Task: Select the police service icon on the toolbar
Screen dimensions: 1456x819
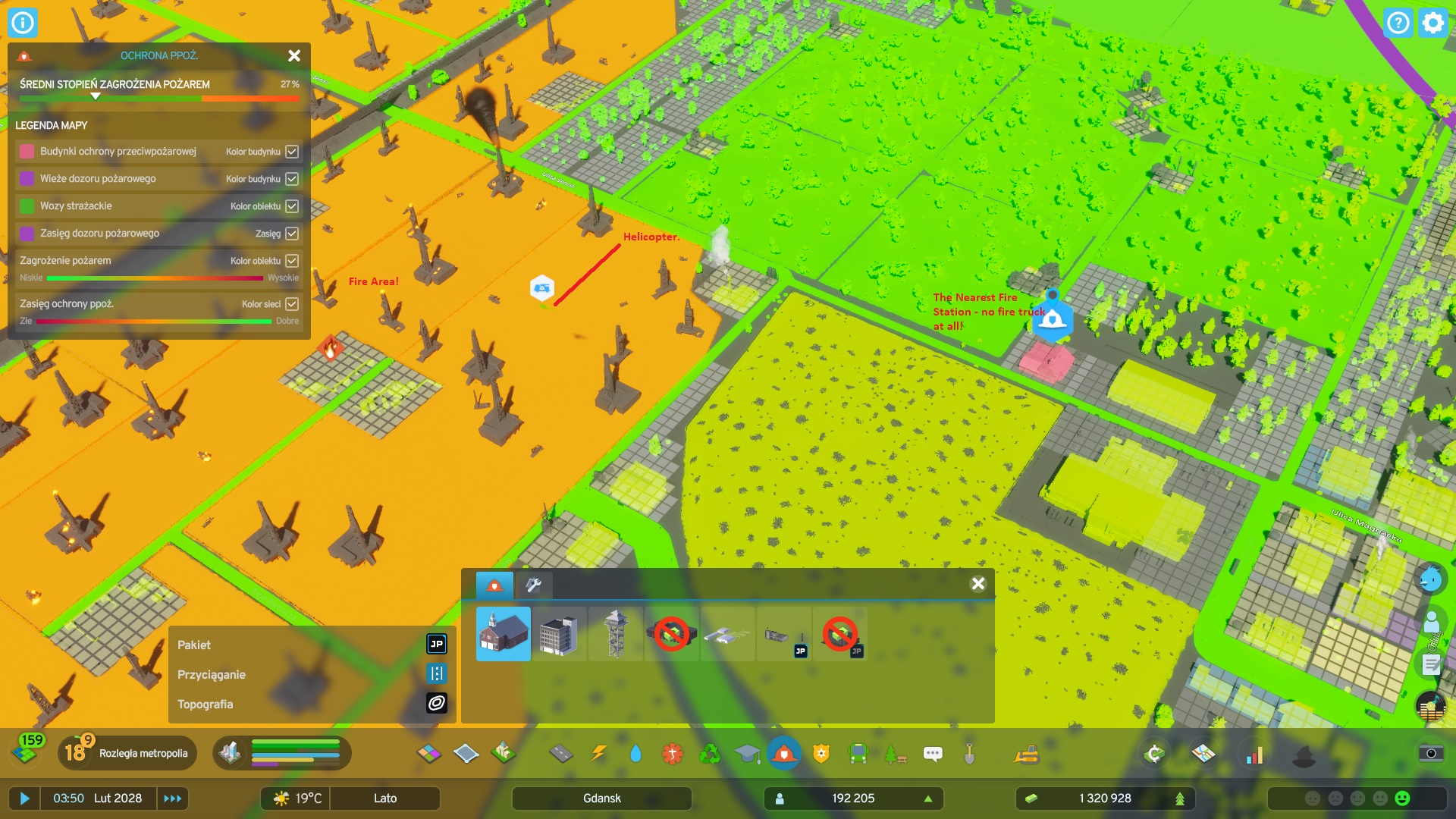Action: pos(821,754)
